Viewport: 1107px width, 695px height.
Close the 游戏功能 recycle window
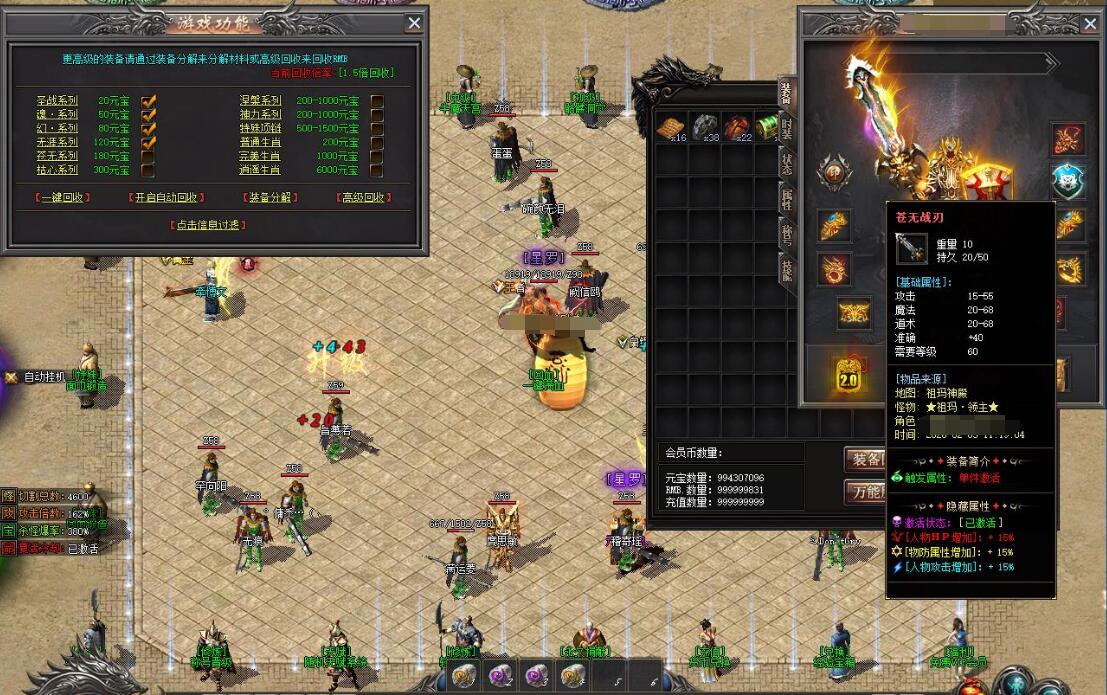click(414, 23)
